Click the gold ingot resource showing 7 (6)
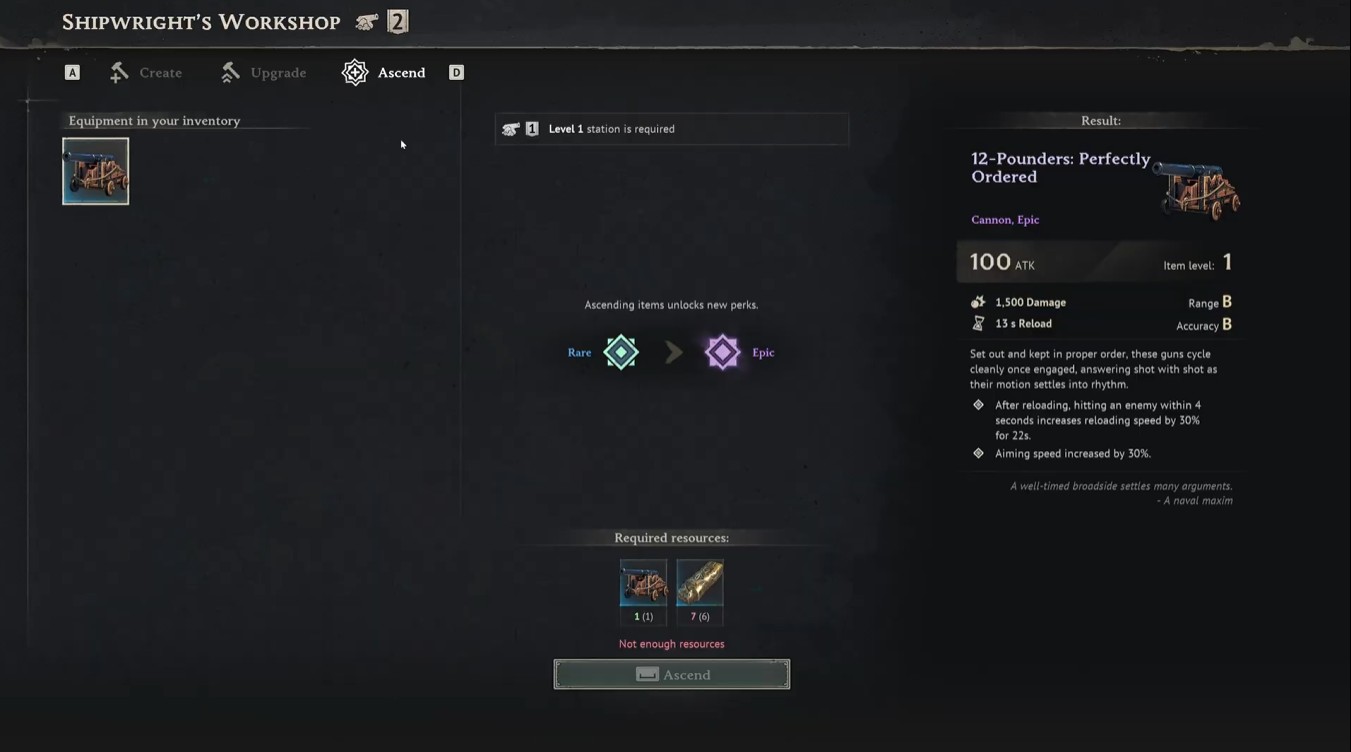Screen dimensions: 1351x752 699,580
